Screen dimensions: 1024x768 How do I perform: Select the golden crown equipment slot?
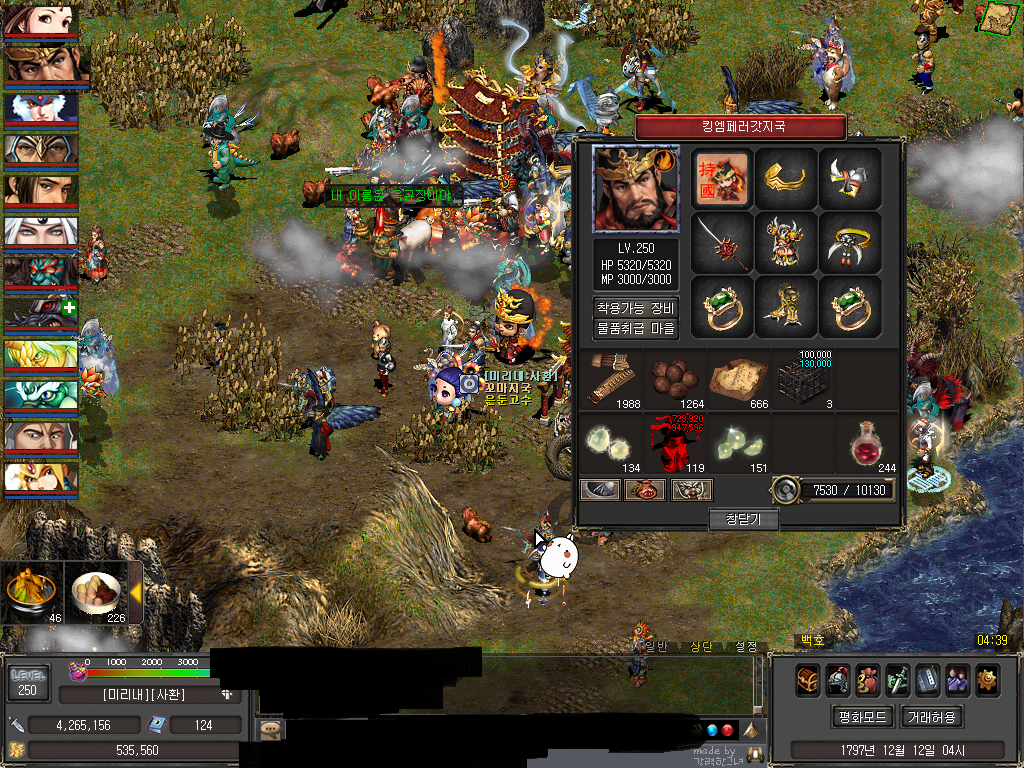click(x=785, y=179)
